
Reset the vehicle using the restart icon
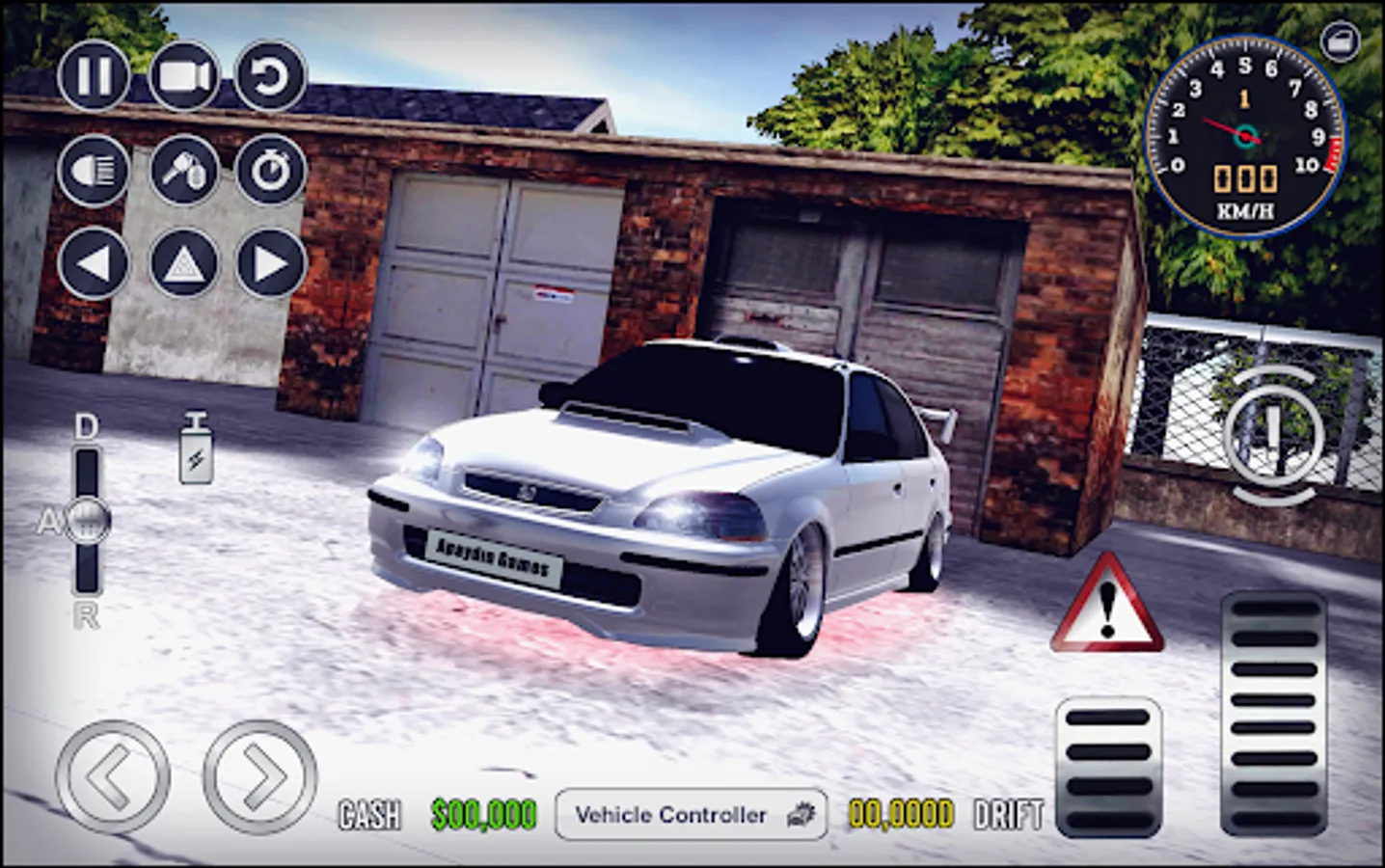click(271, 78)
